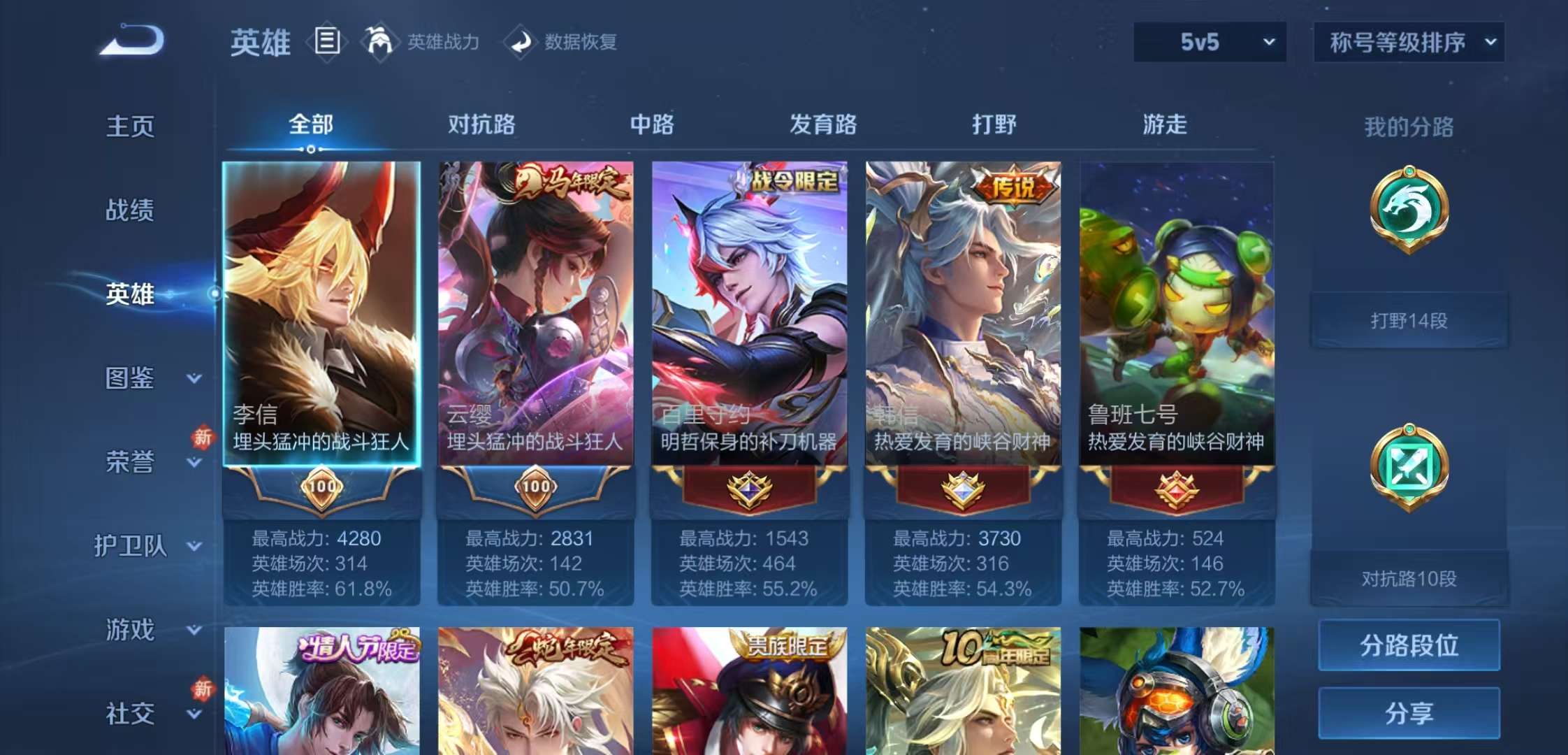This screenshot has height=755, width=1568.
Task: 点击数据恢复图标
Action: pos(518,42)
